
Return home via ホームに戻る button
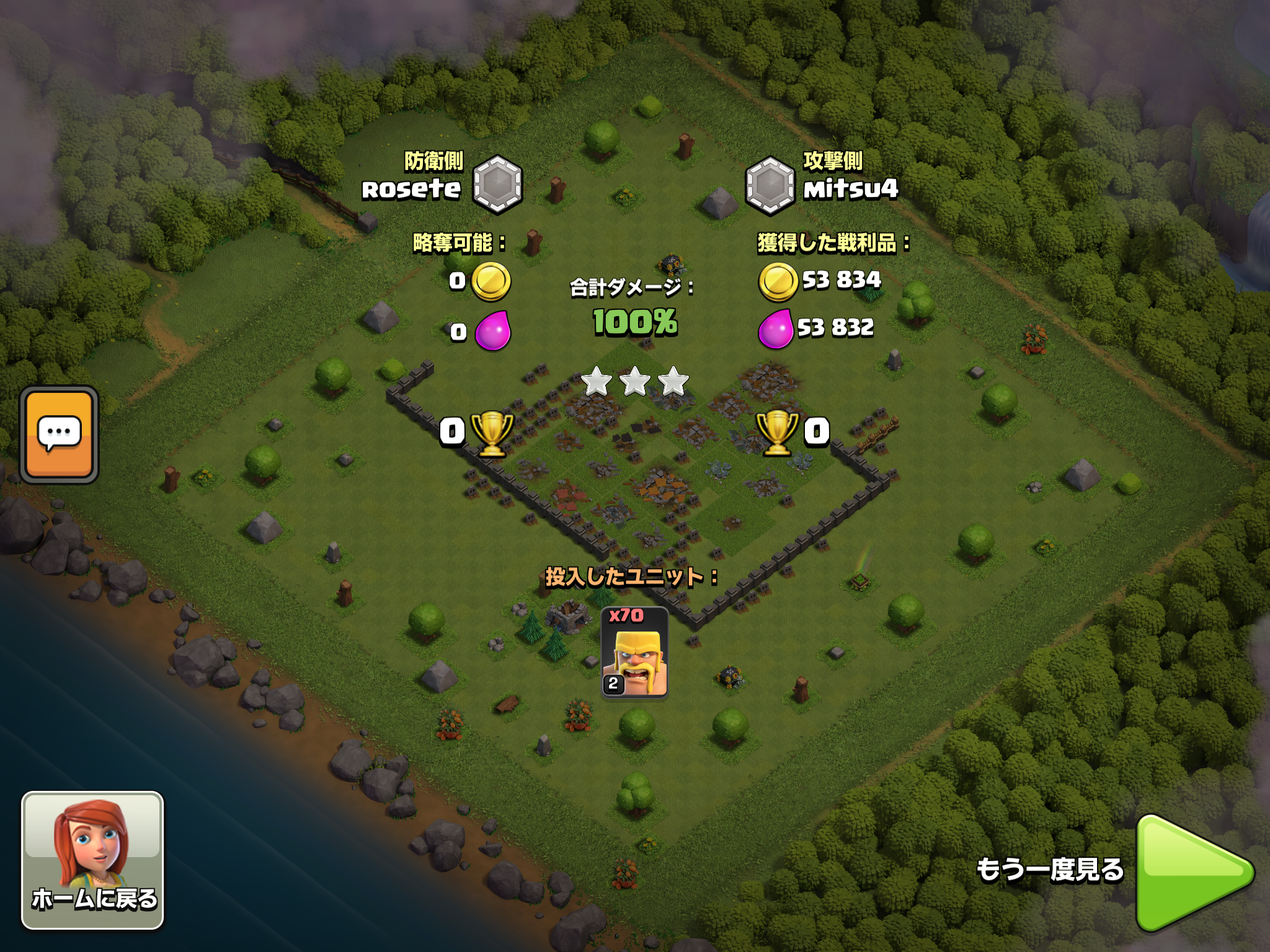pyautogui.click(x=93, y=860)
